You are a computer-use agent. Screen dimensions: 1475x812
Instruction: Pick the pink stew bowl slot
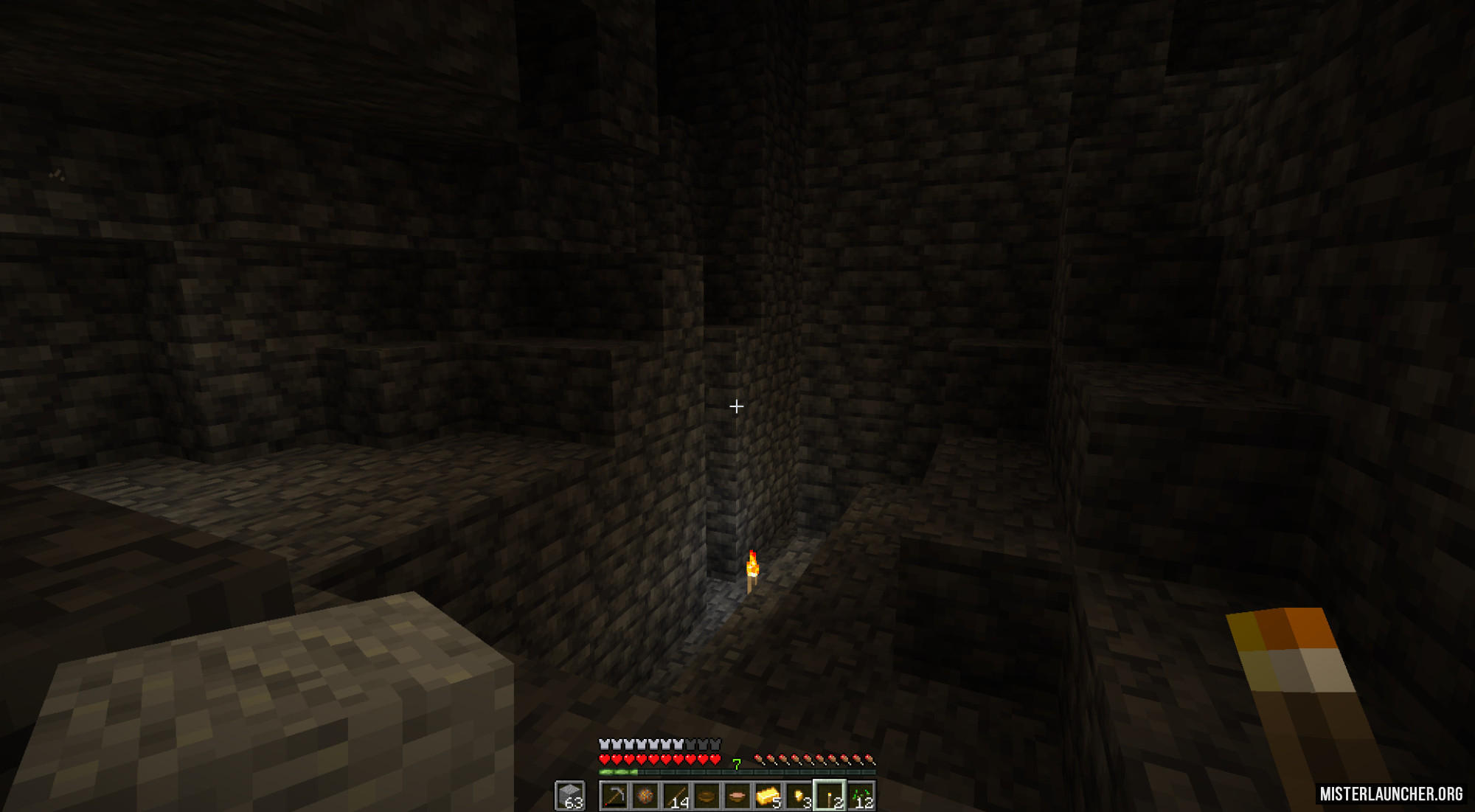(x=737, y=796)
